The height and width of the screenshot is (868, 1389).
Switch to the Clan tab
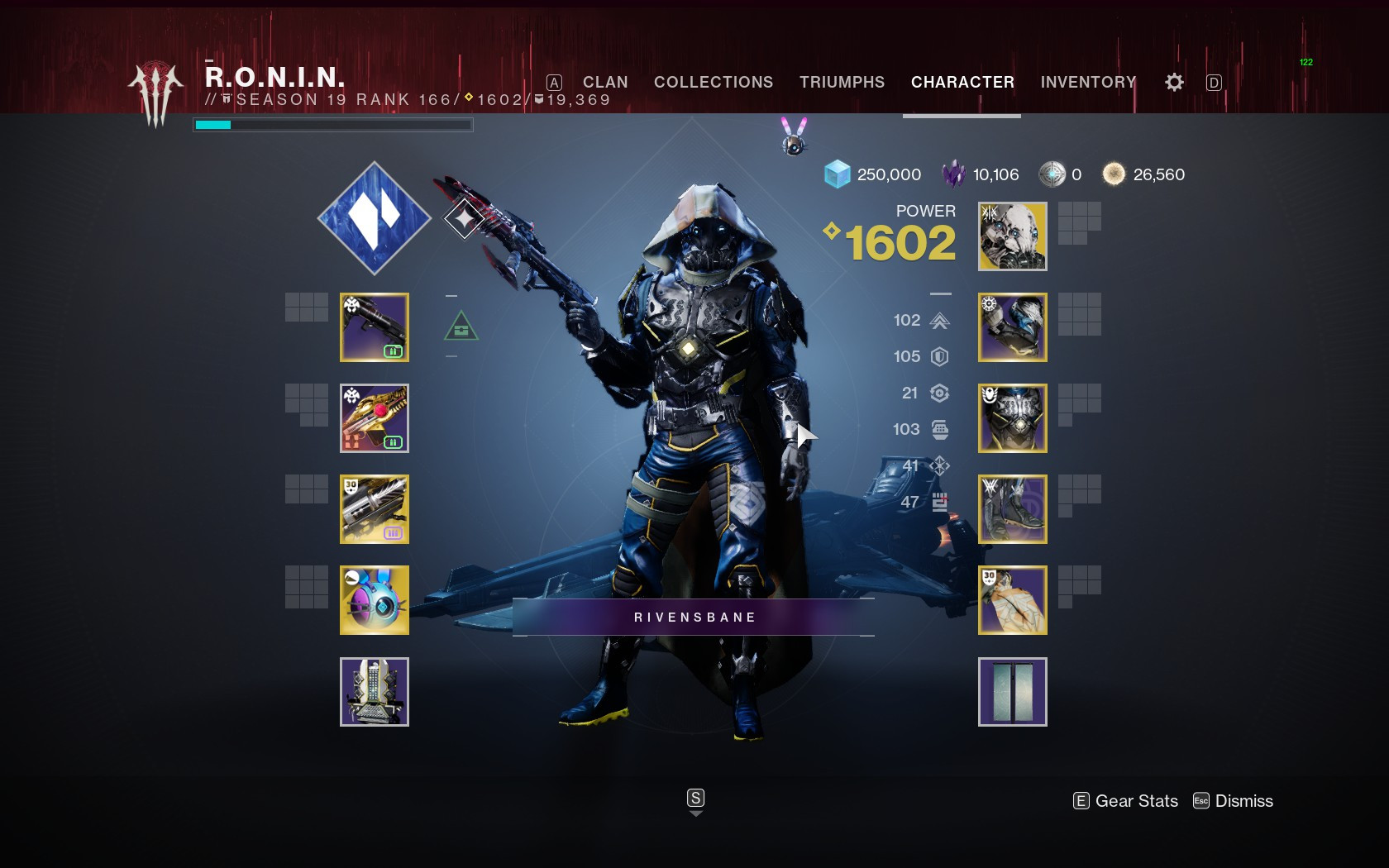click(x=604, y=82)
